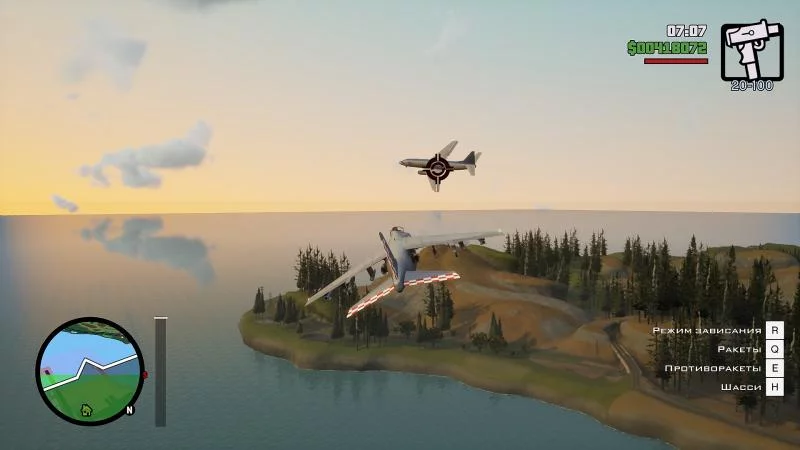Click the green house marker on the minimap

(x=86, y=409)
